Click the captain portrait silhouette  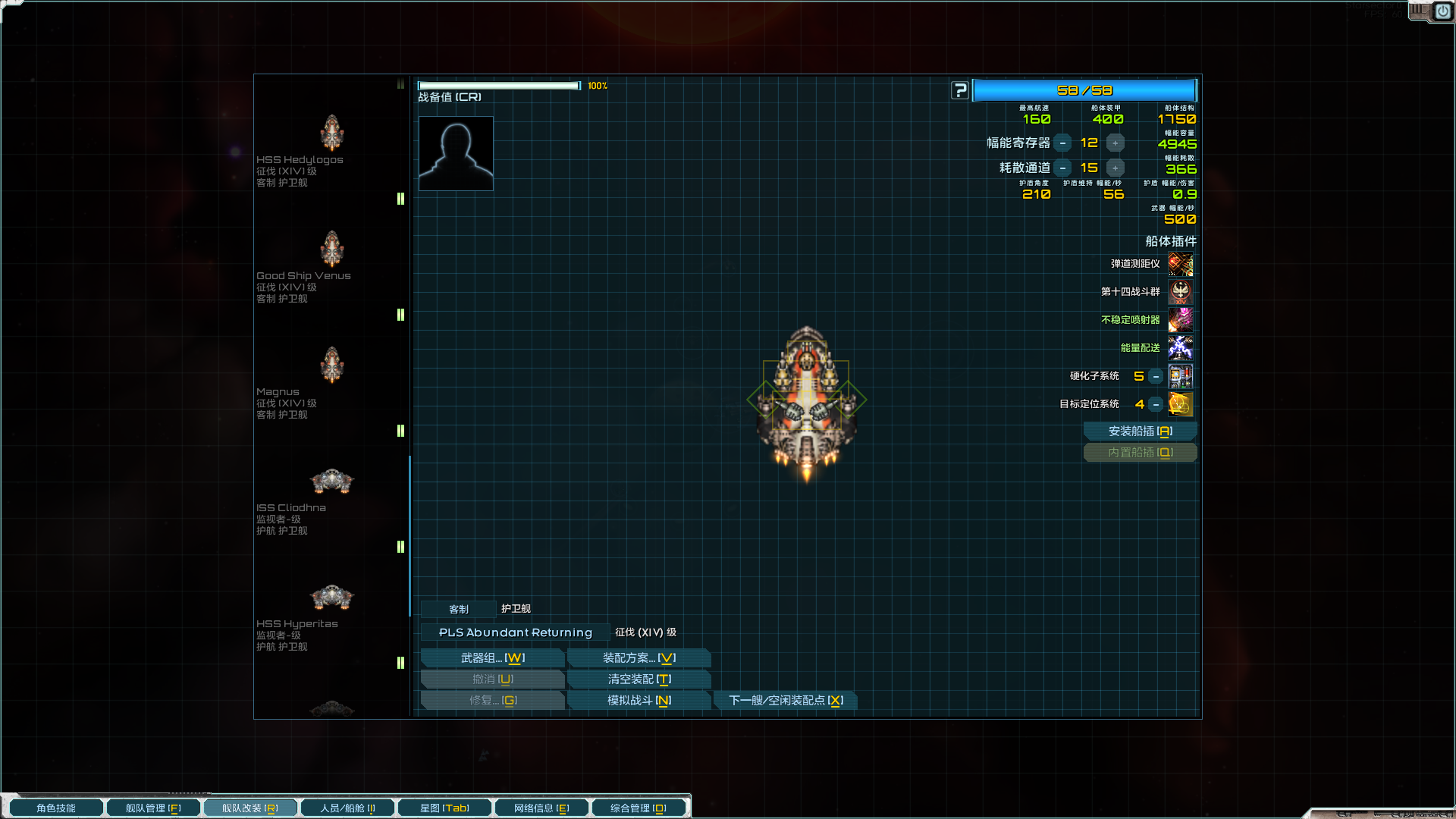[x=456, y=153]
